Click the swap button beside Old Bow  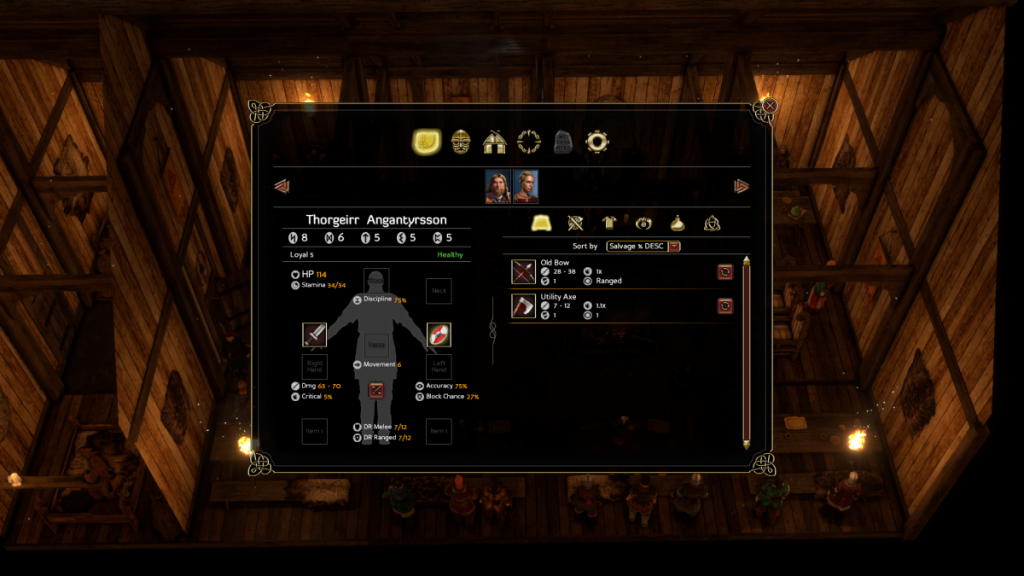pos(725,271)
